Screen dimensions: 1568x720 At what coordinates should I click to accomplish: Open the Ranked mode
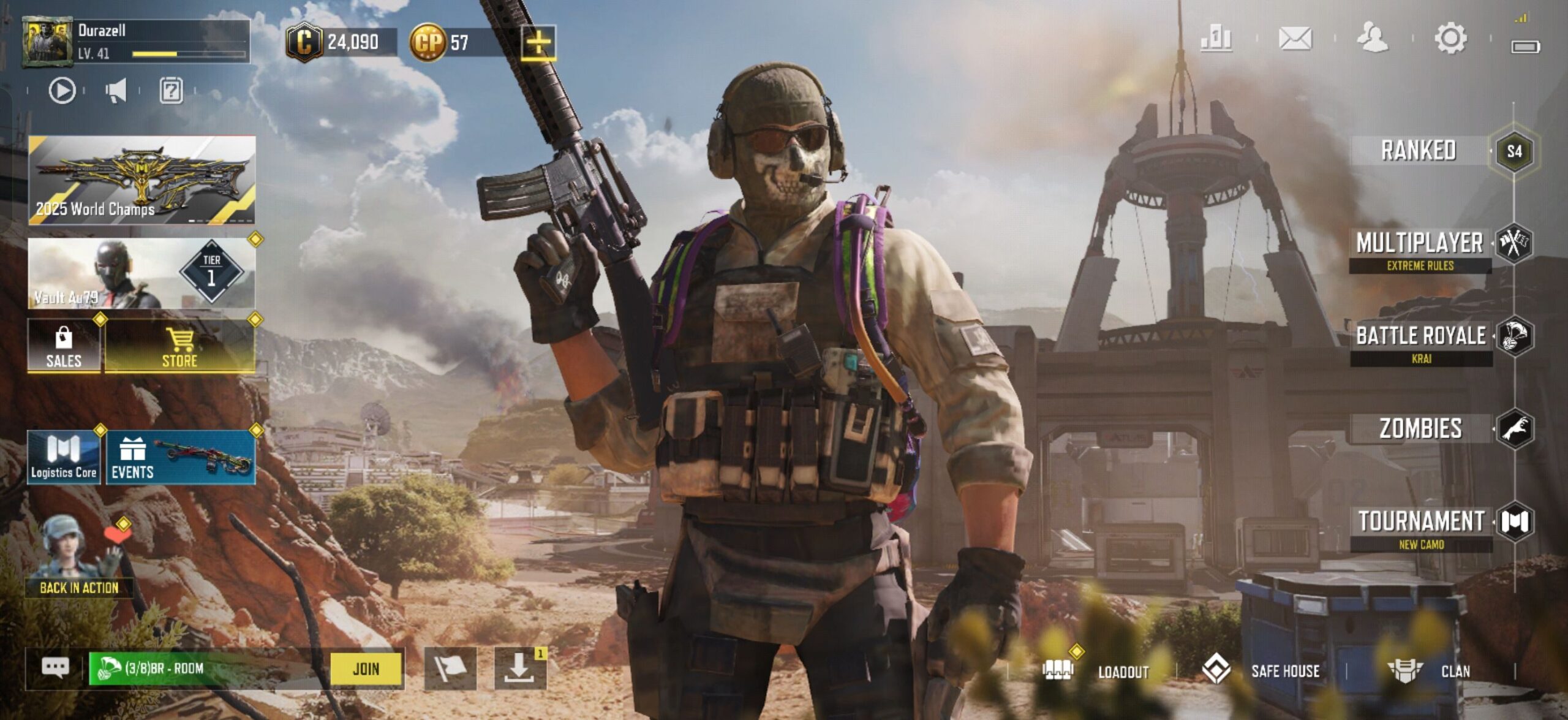point(1419,151)
